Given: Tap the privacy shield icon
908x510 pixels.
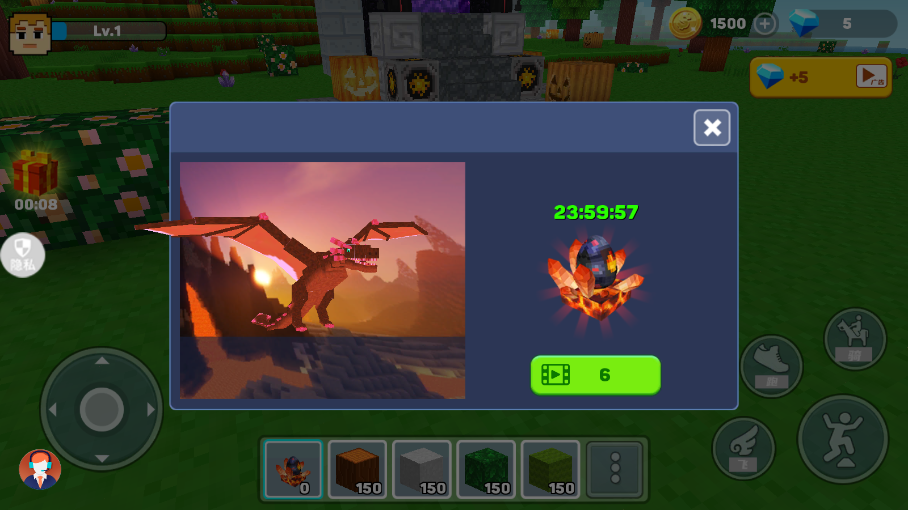Looking at the screenshot, I should [22, 254].
